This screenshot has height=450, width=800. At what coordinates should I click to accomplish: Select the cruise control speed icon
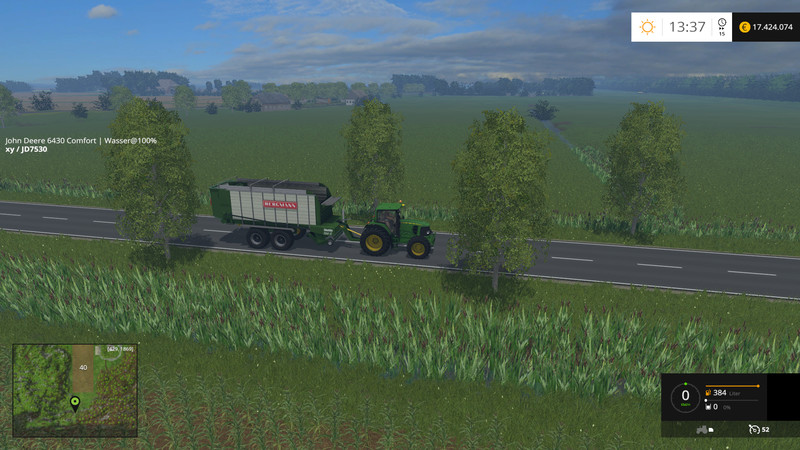pyautogui.click(x=753, y=429)
